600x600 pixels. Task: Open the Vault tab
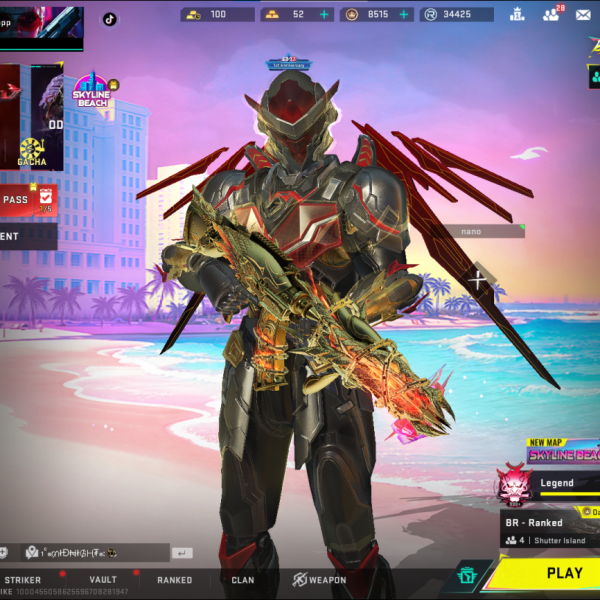tap(103, 580)
